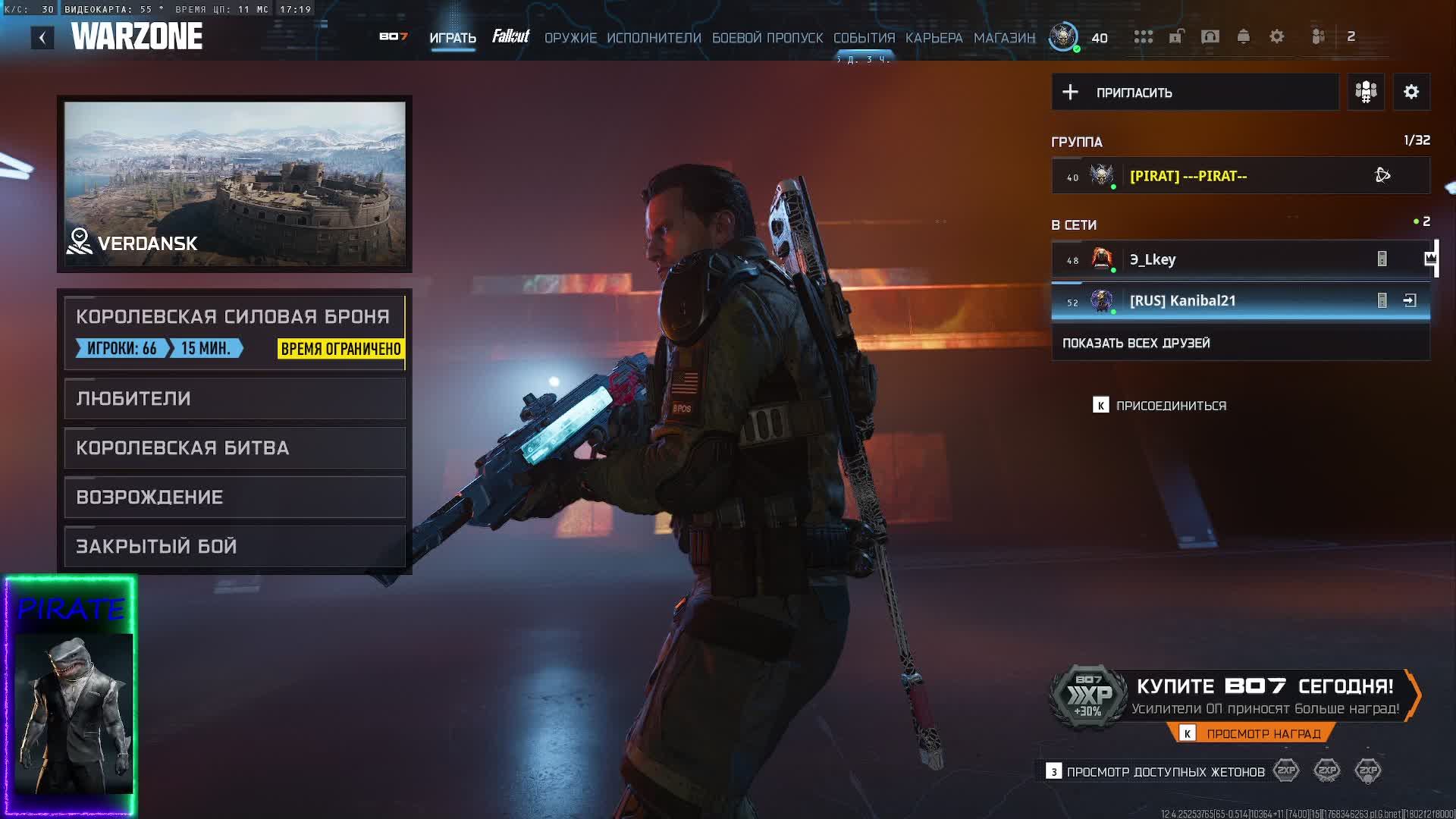Choose the КОРОЛЕВСКАЯ БИТВА mode

pos(234,447)
